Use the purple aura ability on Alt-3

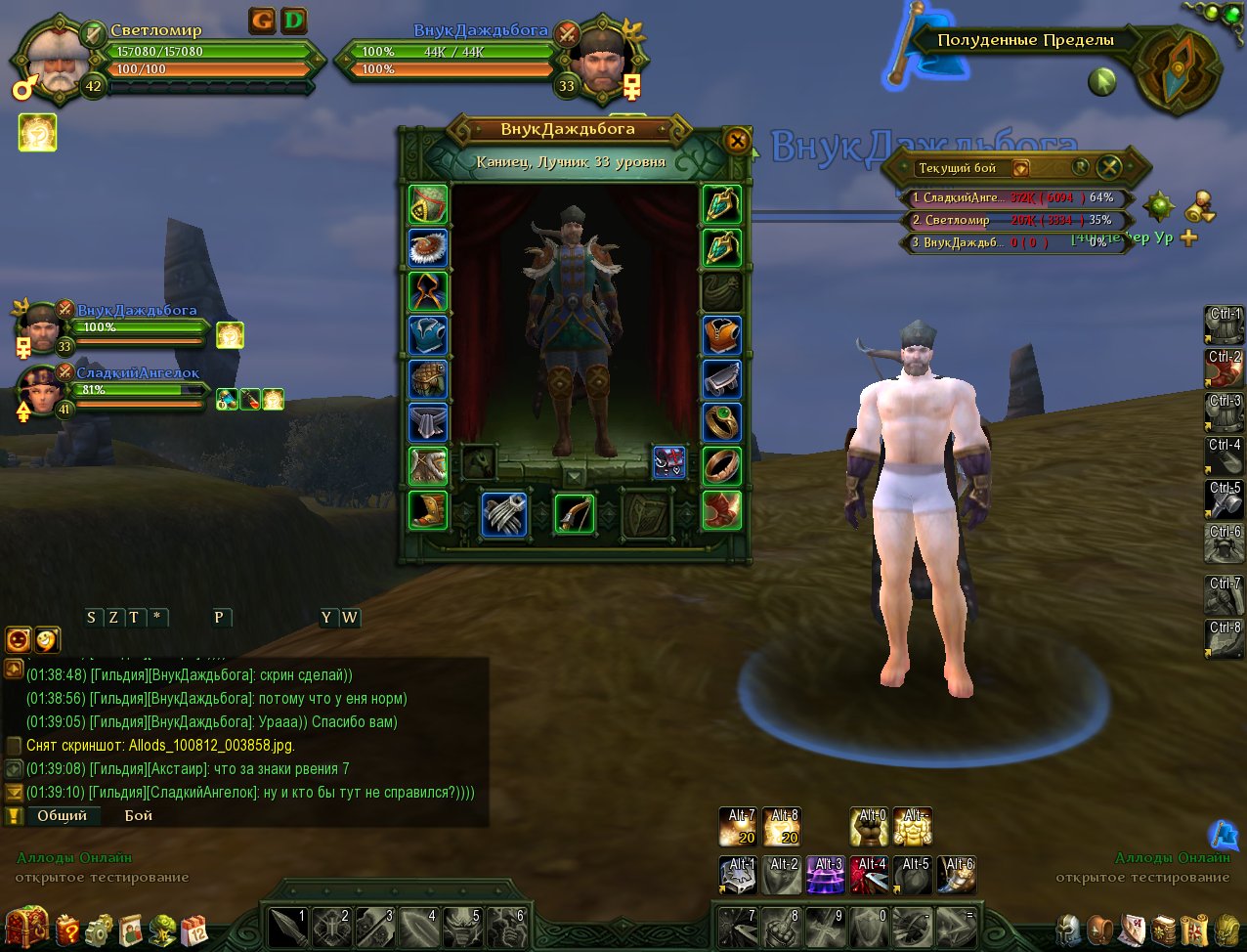[x=827, y=875]
